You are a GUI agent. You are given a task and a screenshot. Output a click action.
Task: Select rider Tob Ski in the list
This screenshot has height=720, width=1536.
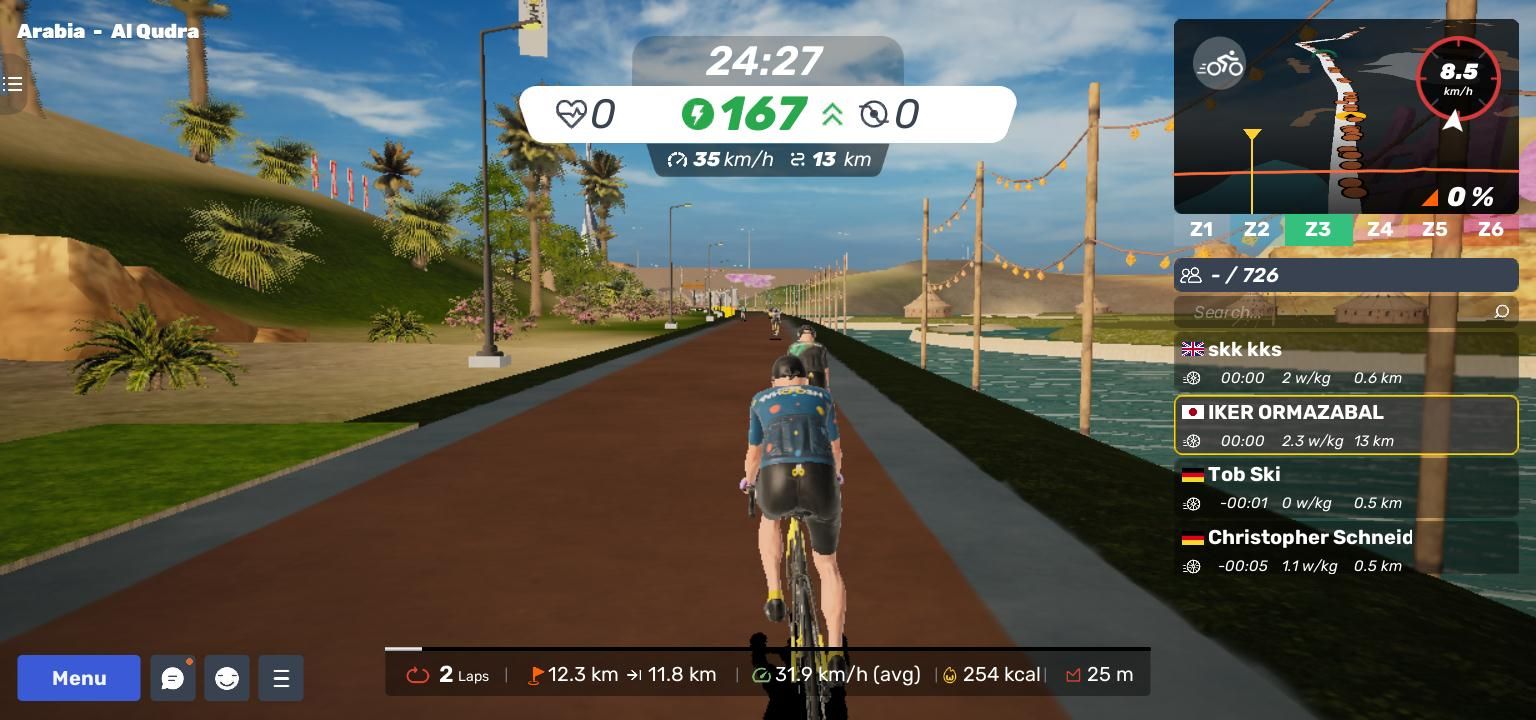pyautogui.click(x=1346, y=487)
